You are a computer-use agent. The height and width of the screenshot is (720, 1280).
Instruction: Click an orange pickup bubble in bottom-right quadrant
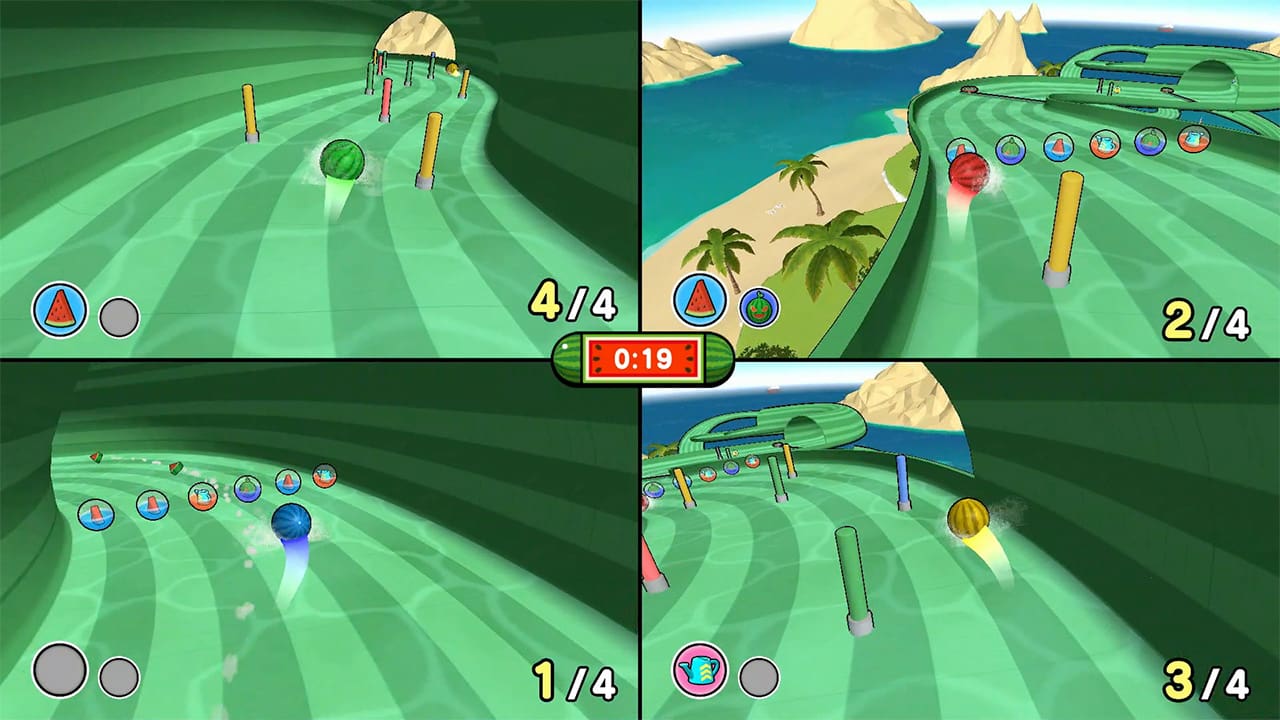709,475
